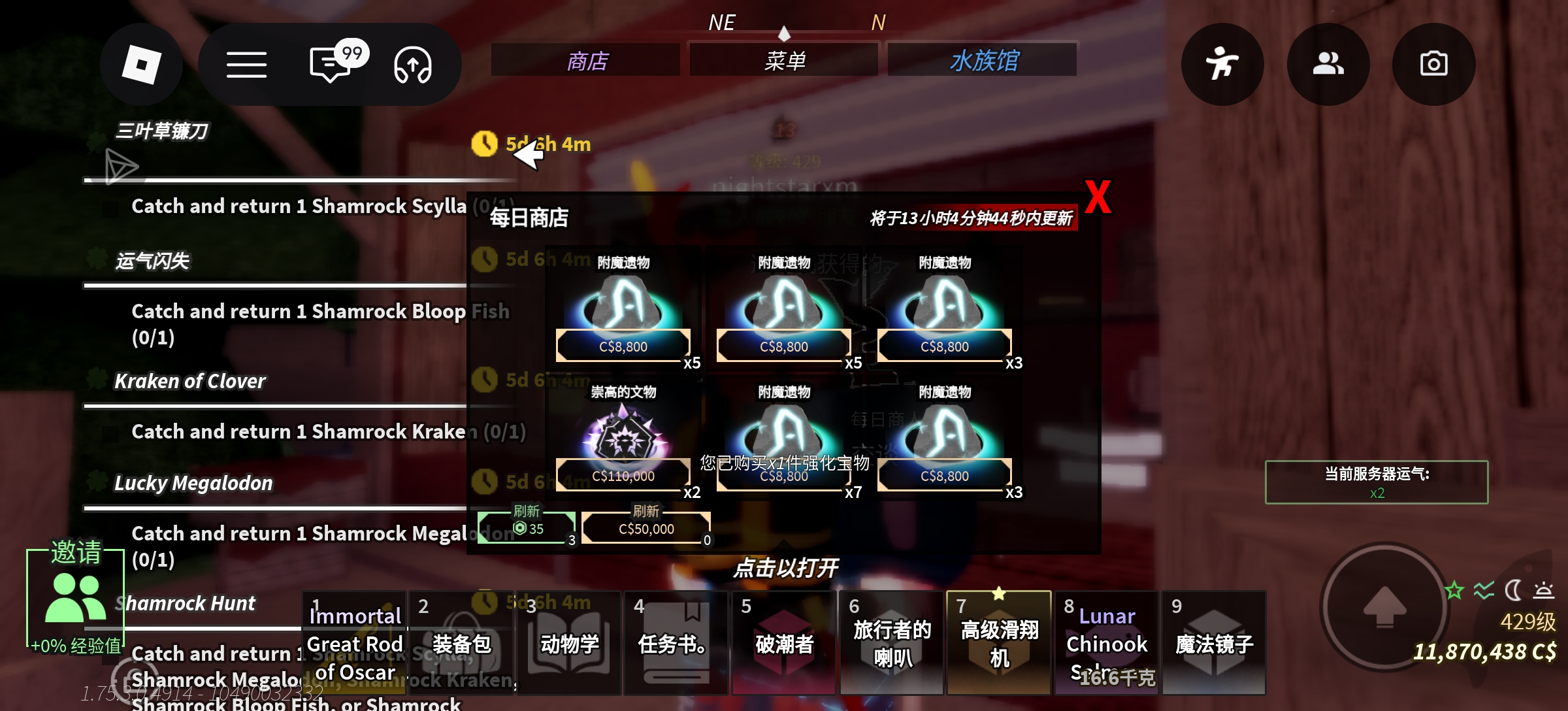Open the Roblox main menu icon
Screen dimensions: 1568x711
pos(141,64)
